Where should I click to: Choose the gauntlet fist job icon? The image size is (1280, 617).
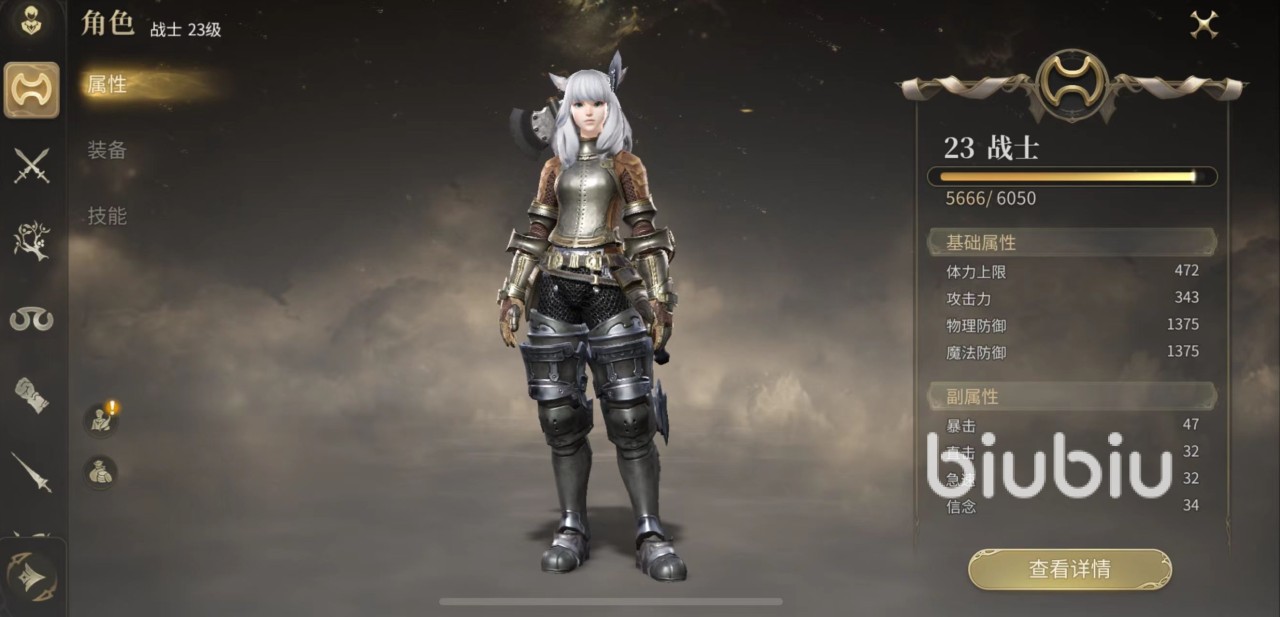coord(32,395)
